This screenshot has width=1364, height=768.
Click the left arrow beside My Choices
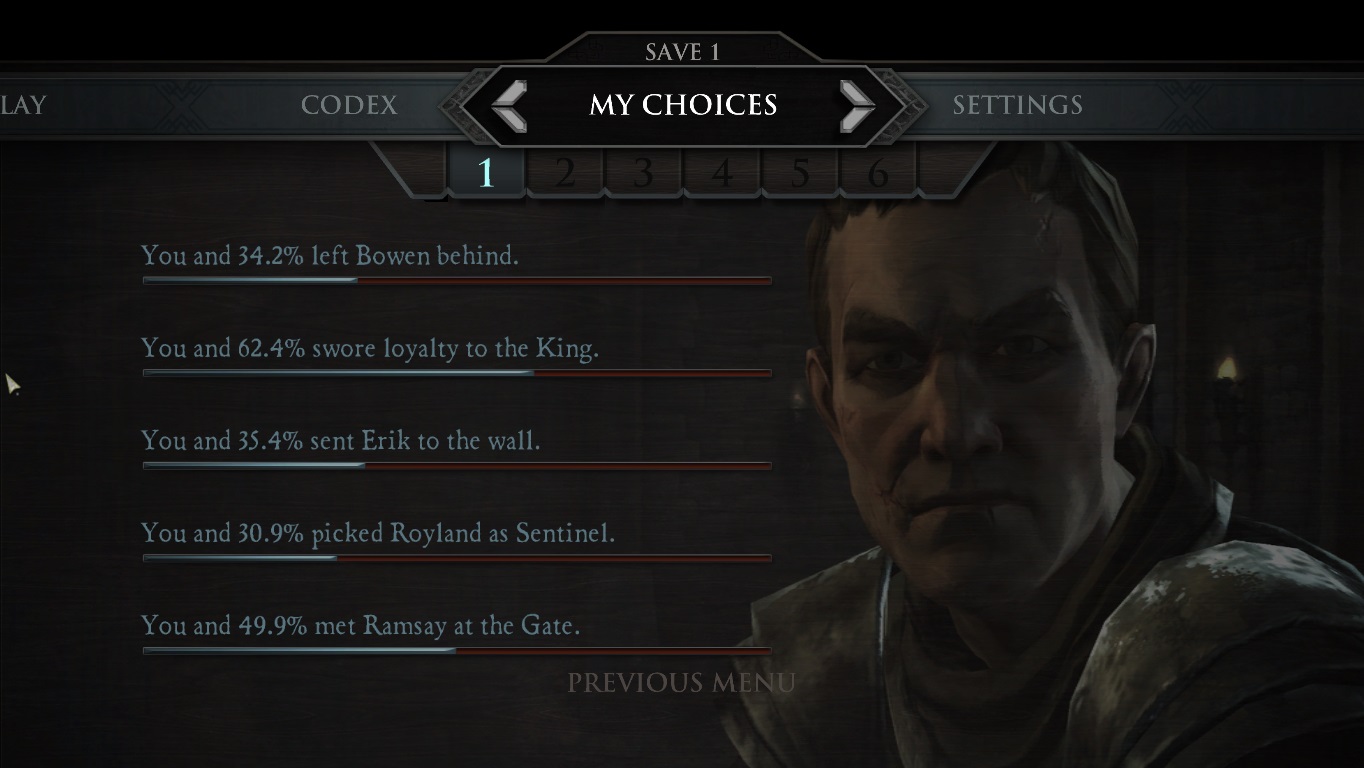(x=510, y=106)
